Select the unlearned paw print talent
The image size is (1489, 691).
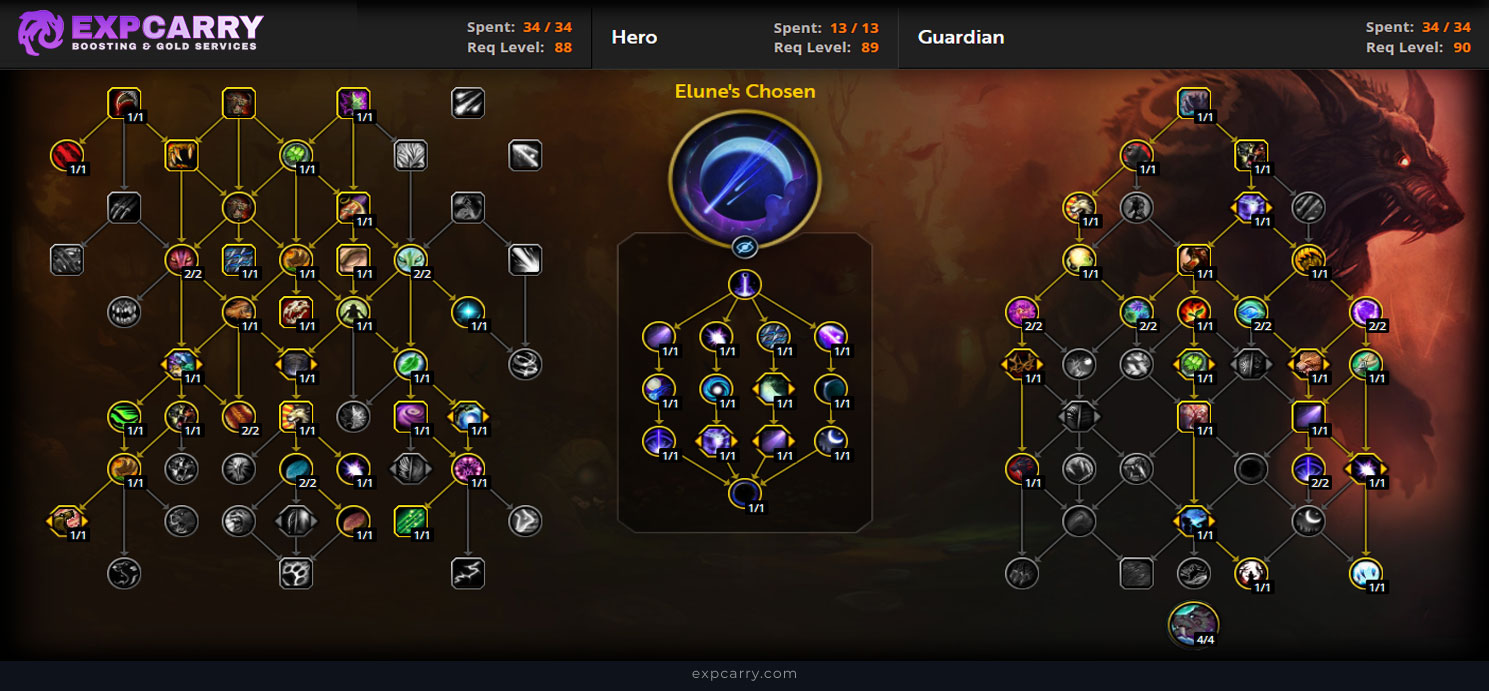[x=296, y=573]
